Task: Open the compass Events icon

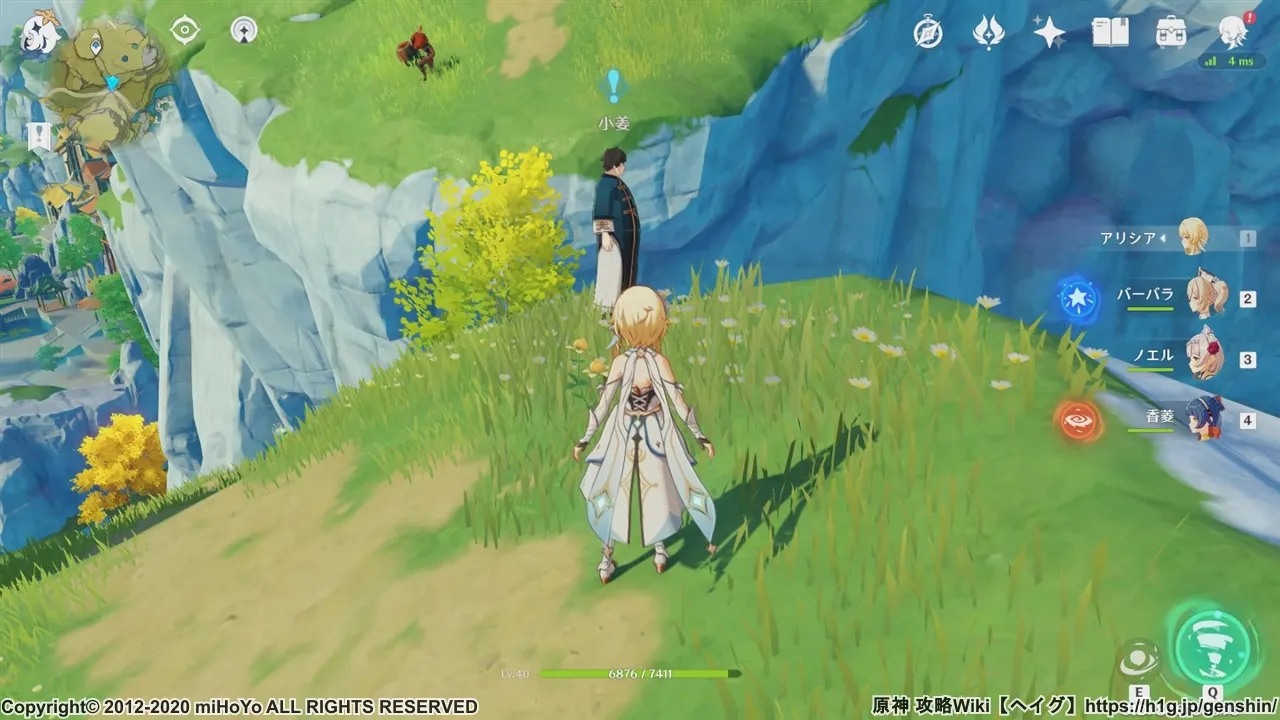Action: (928, 33)
